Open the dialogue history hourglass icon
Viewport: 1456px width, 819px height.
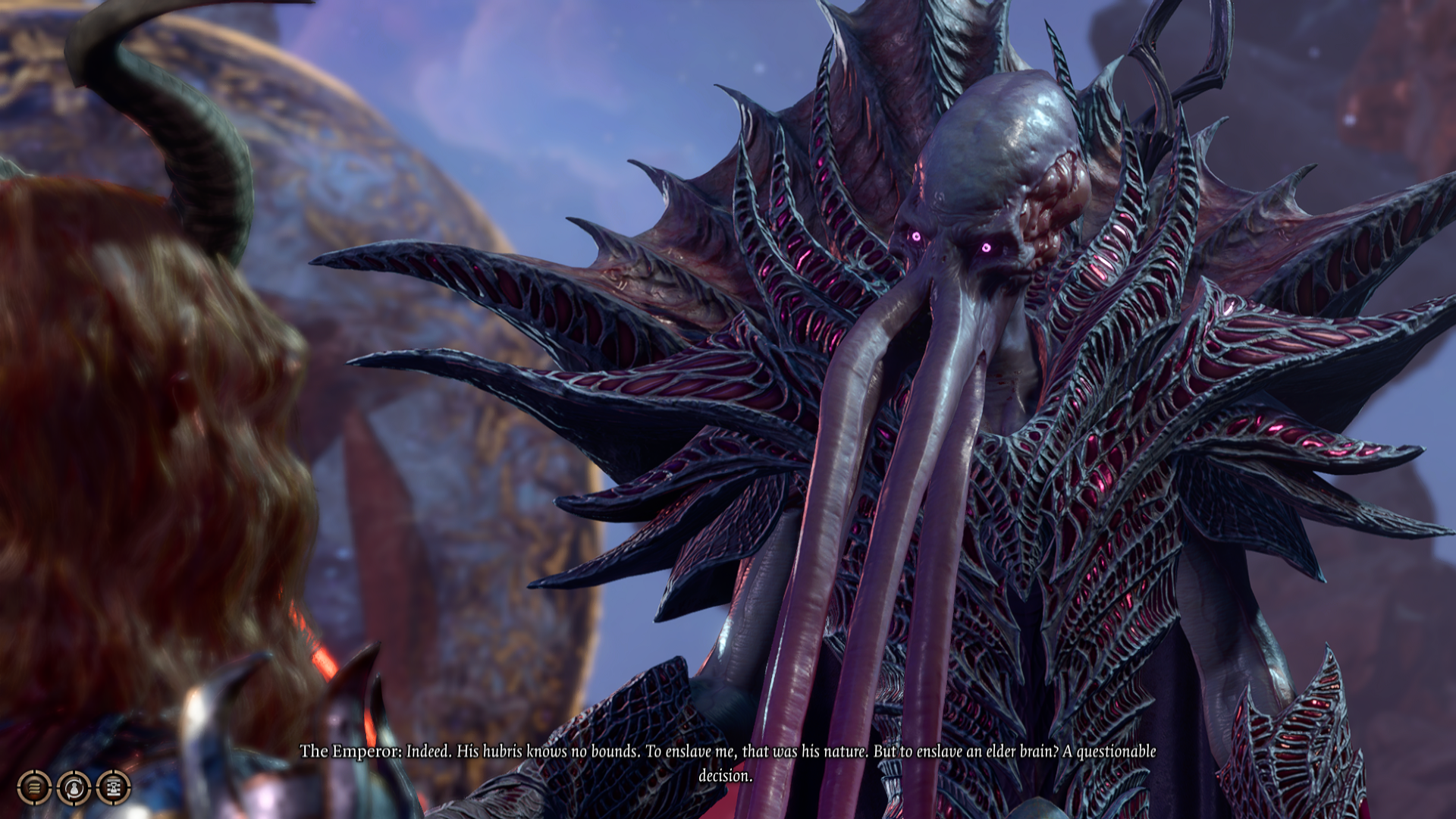[x=114, y=787]
